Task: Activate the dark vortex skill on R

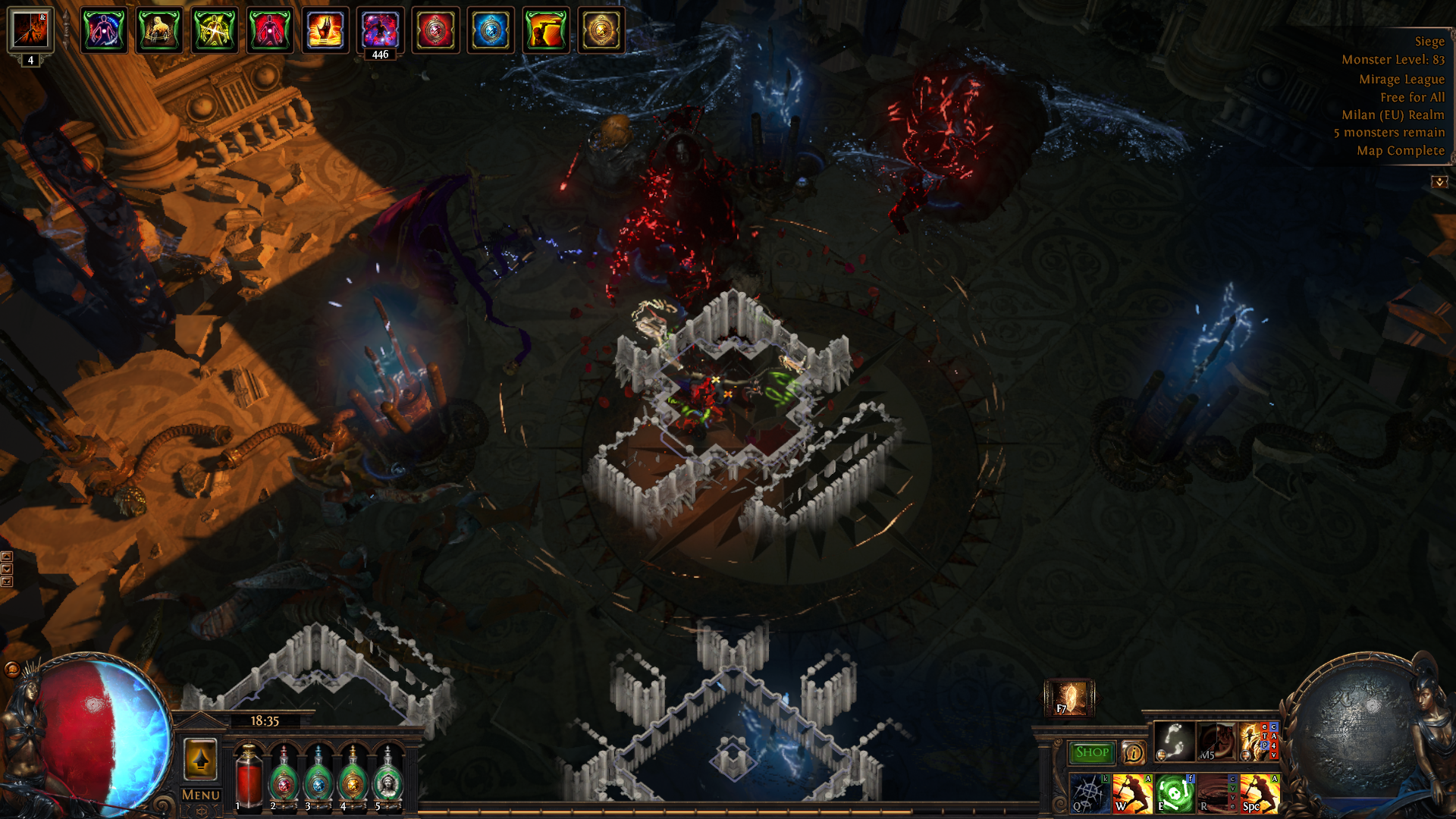Action: pos(1217,793)
